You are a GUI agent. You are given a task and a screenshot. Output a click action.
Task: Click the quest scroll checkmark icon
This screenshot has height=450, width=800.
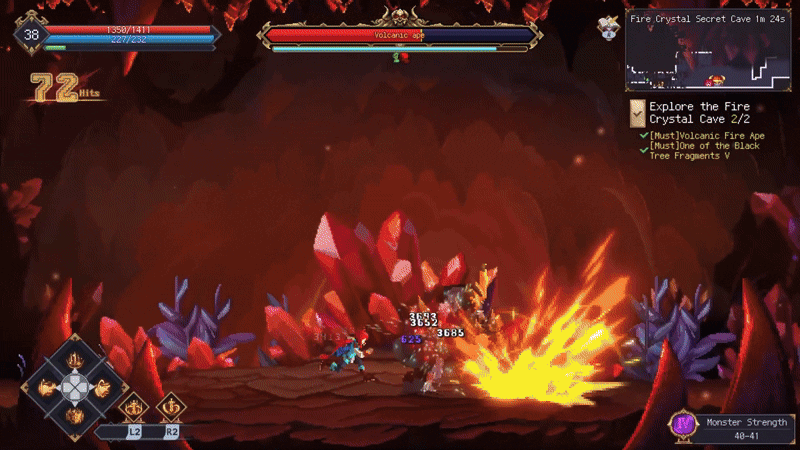click(x=636, y=112)
